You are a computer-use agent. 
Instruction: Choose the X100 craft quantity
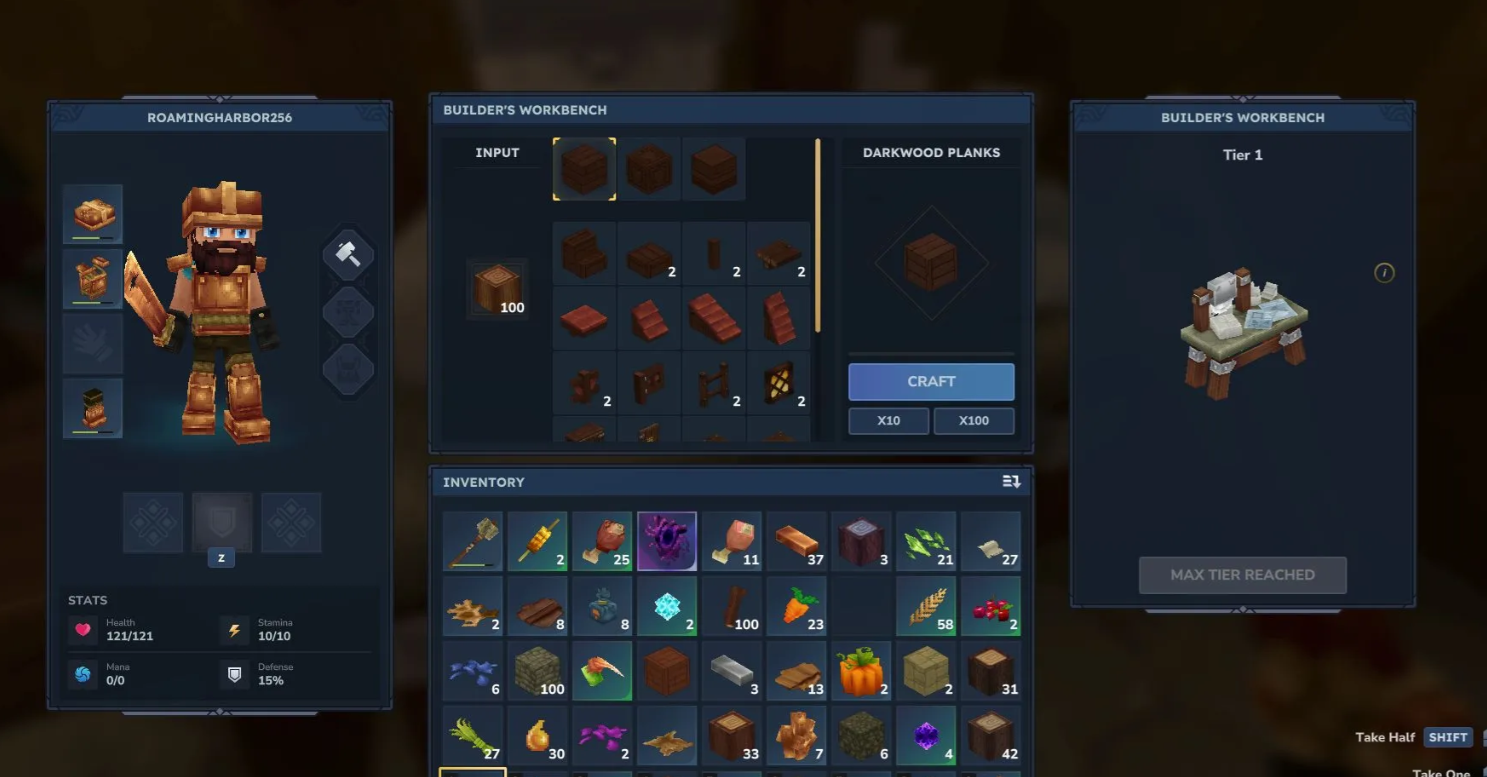[973, 421]
